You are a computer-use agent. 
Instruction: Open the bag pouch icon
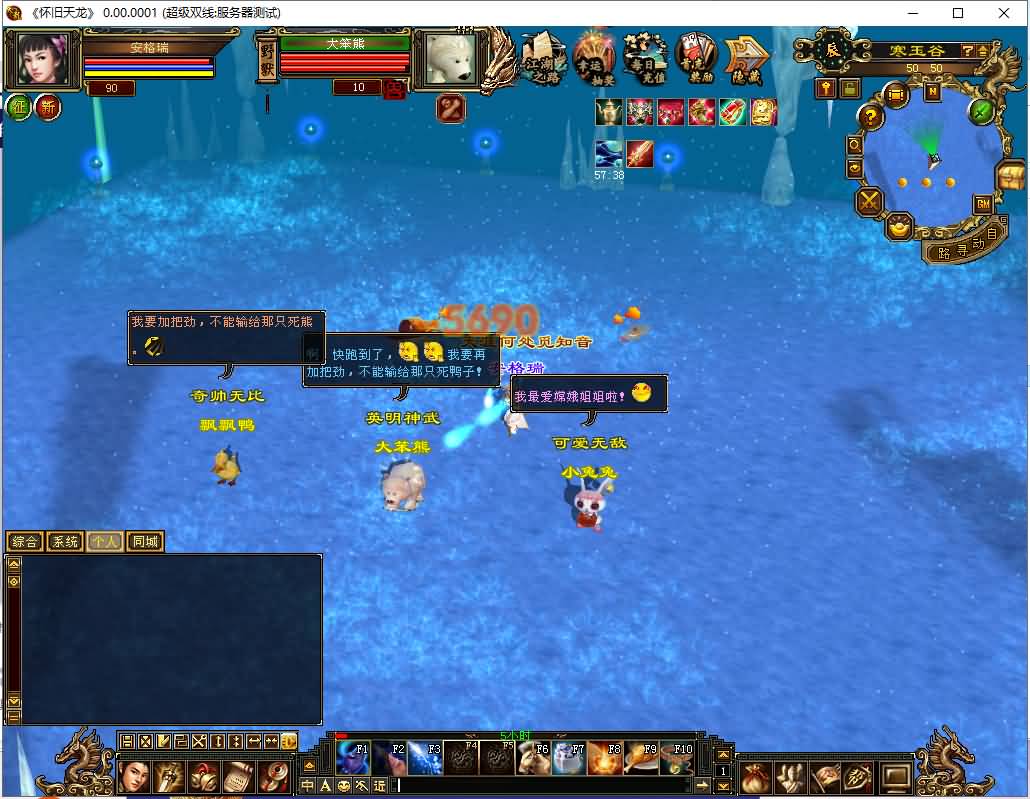757,775
